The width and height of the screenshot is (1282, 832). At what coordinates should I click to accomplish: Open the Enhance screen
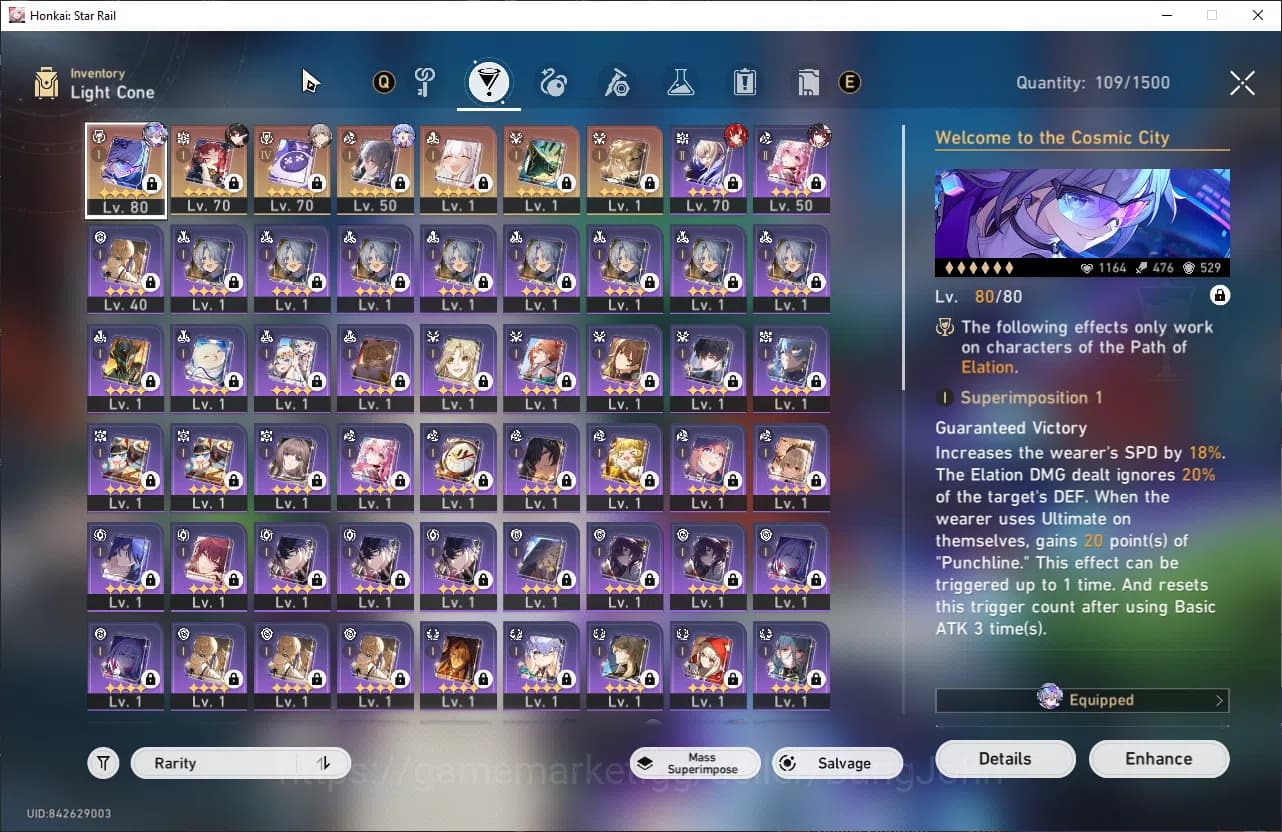point(1159,758)
